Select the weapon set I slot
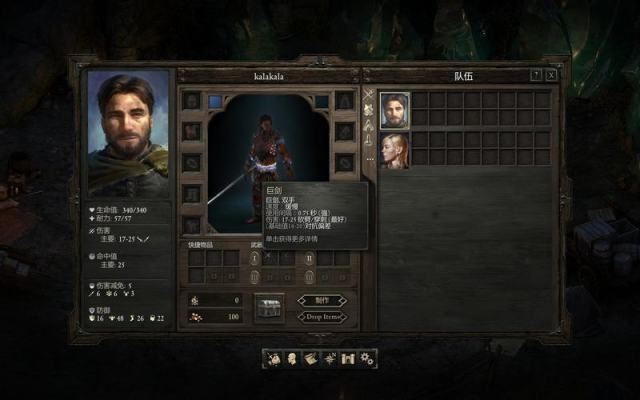 pos(254,257)
